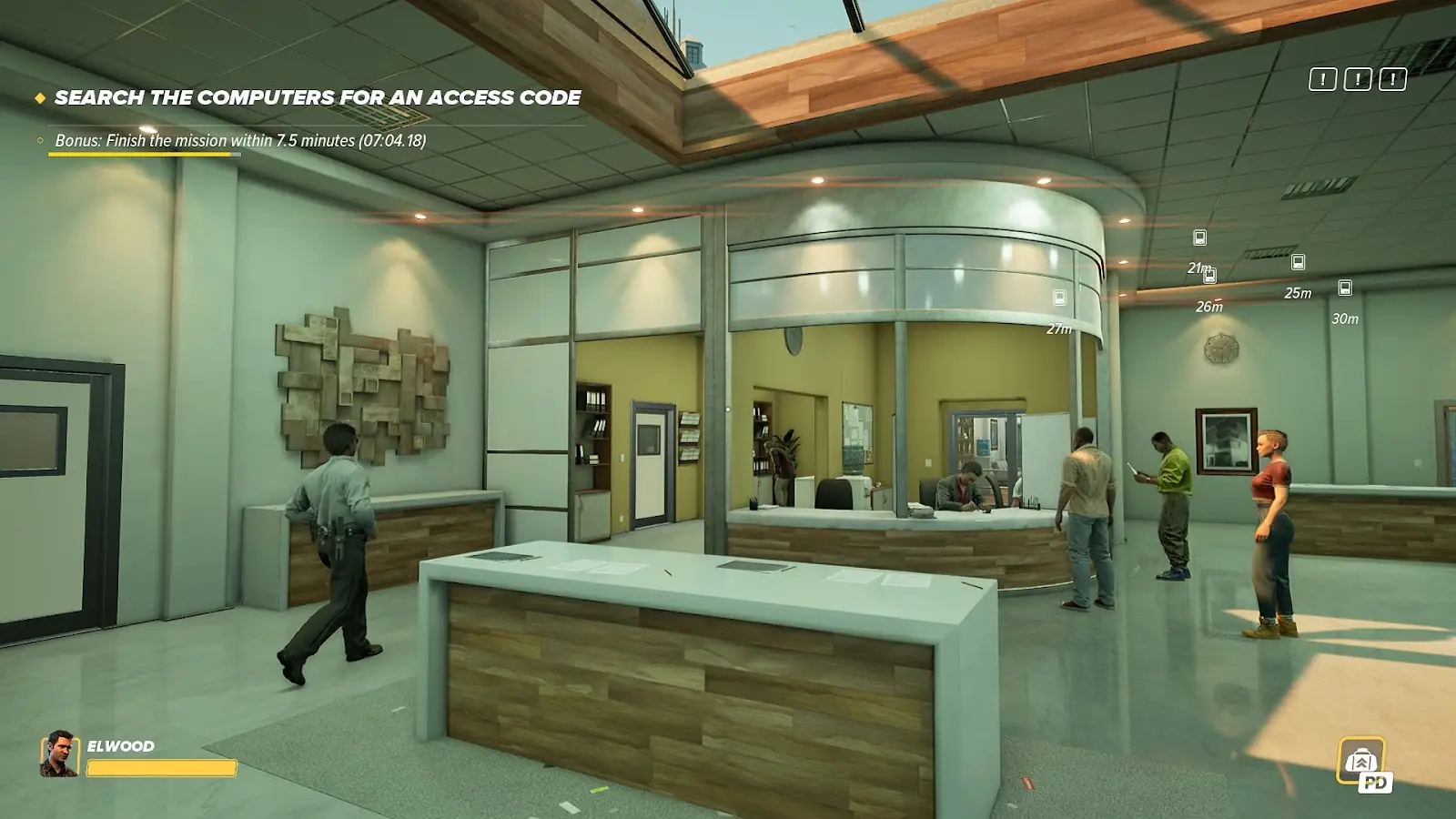
Task: Click the bonus time-limit objective entry
Action: point(240,140)
